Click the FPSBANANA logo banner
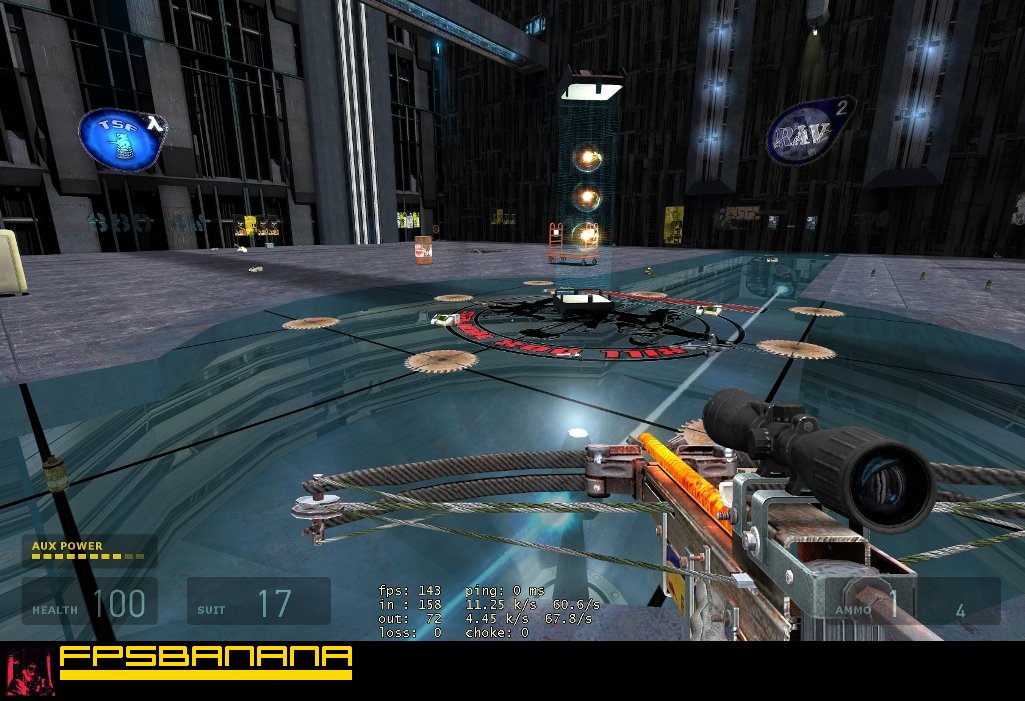Screen dimensions: 1025x701 click(x=205, y=662)
